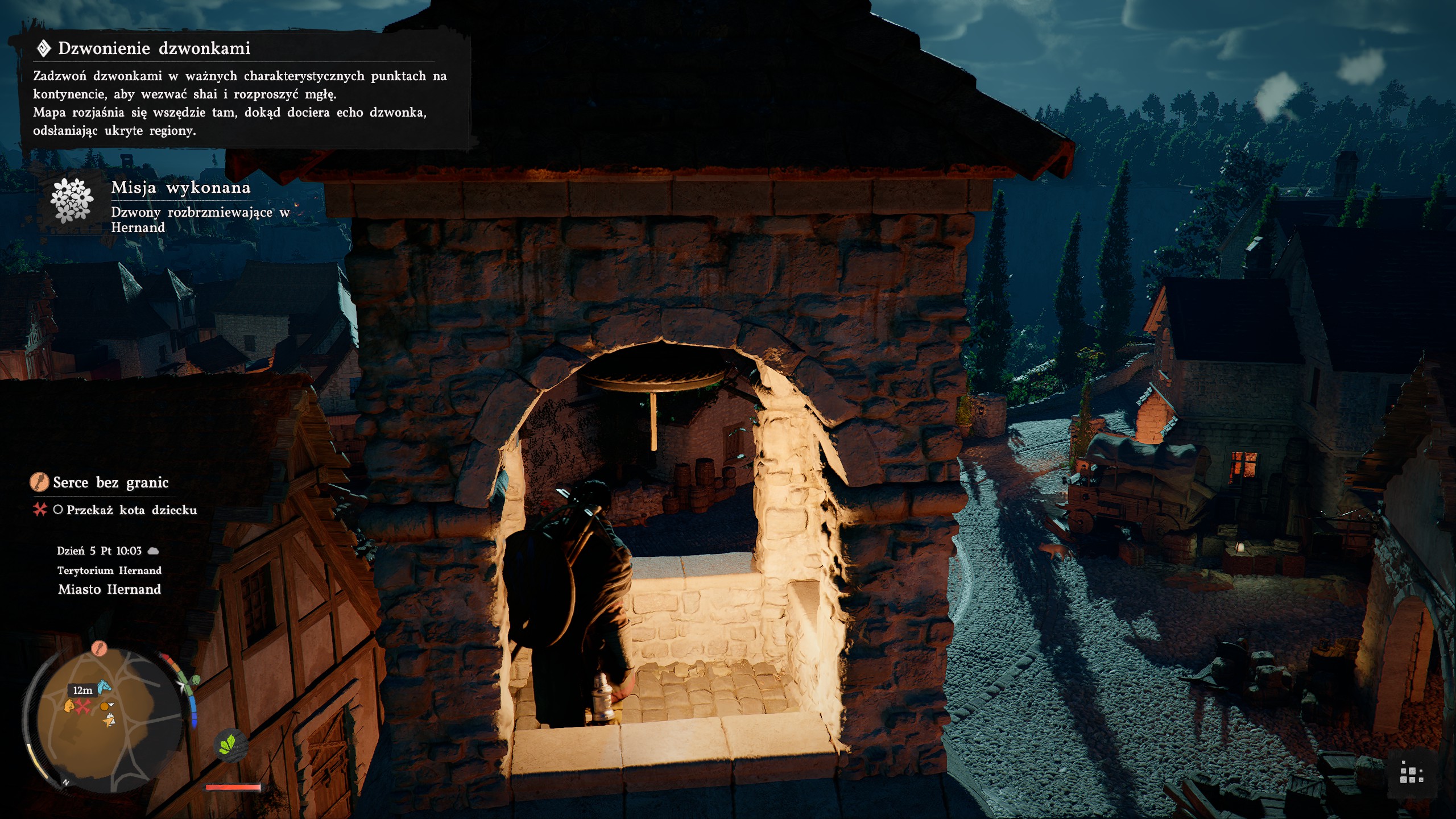Open the Dzwonienie dzwonkami tutorial panel

(x=239, y=89)
